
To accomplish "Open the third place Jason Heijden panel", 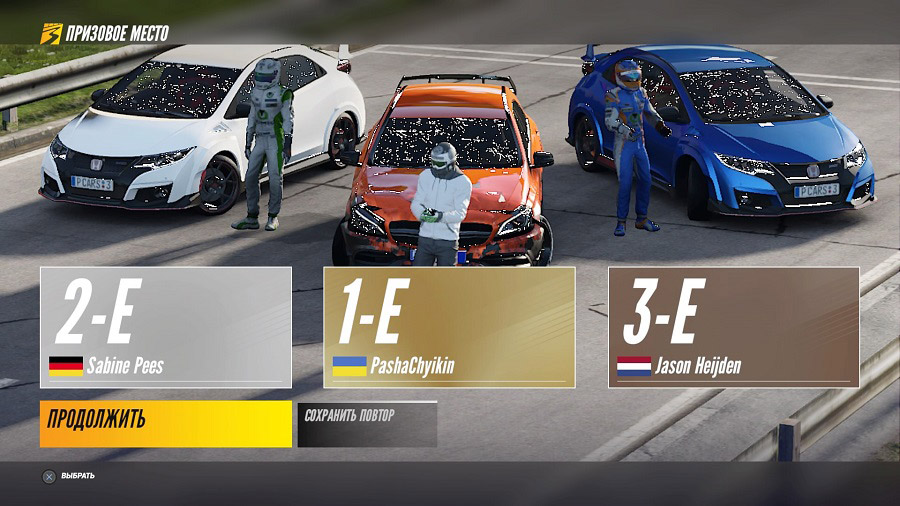I will pos(733,327).
